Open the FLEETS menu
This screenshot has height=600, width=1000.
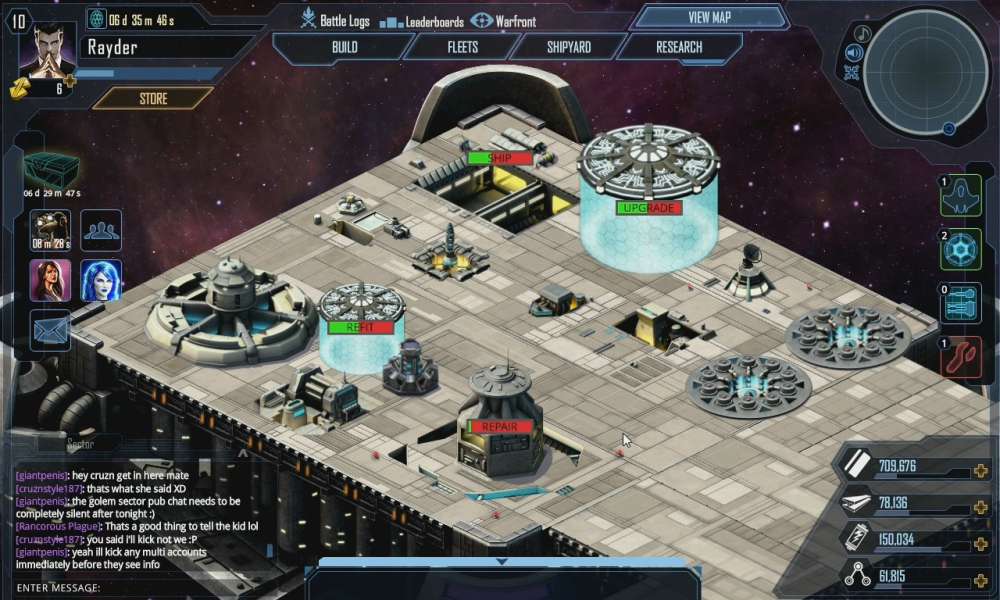[x=462, y=47]
